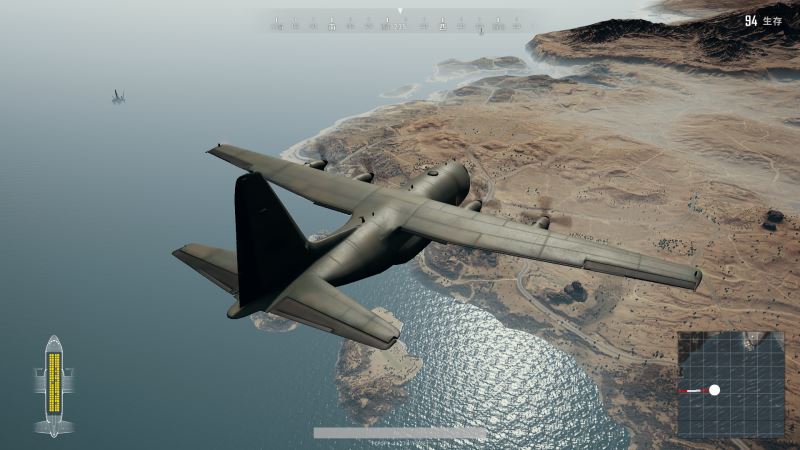The height and width of the screenshot is (450, 800).
Task: Click the compass heading bar
Action: (x=399, y=22)
